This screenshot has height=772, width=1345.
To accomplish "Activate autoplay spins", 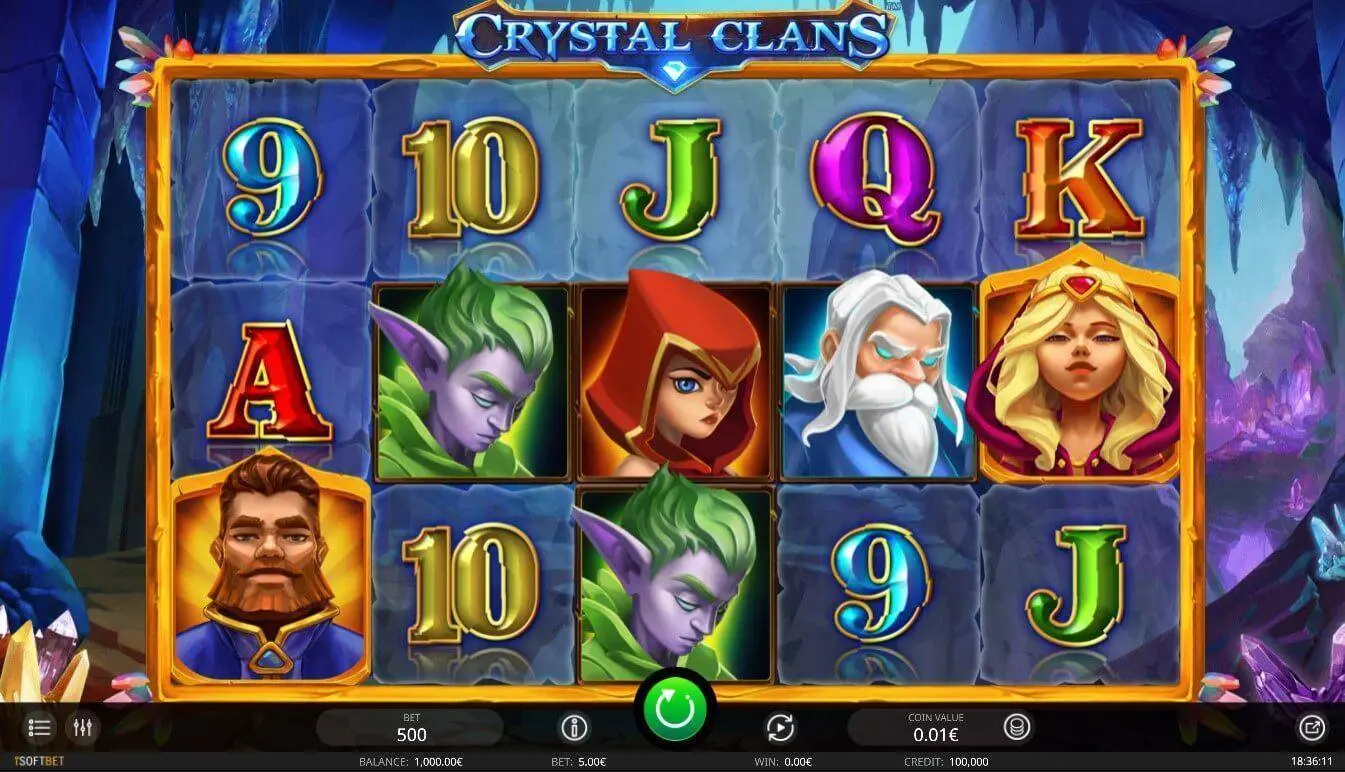I will 780,727.
